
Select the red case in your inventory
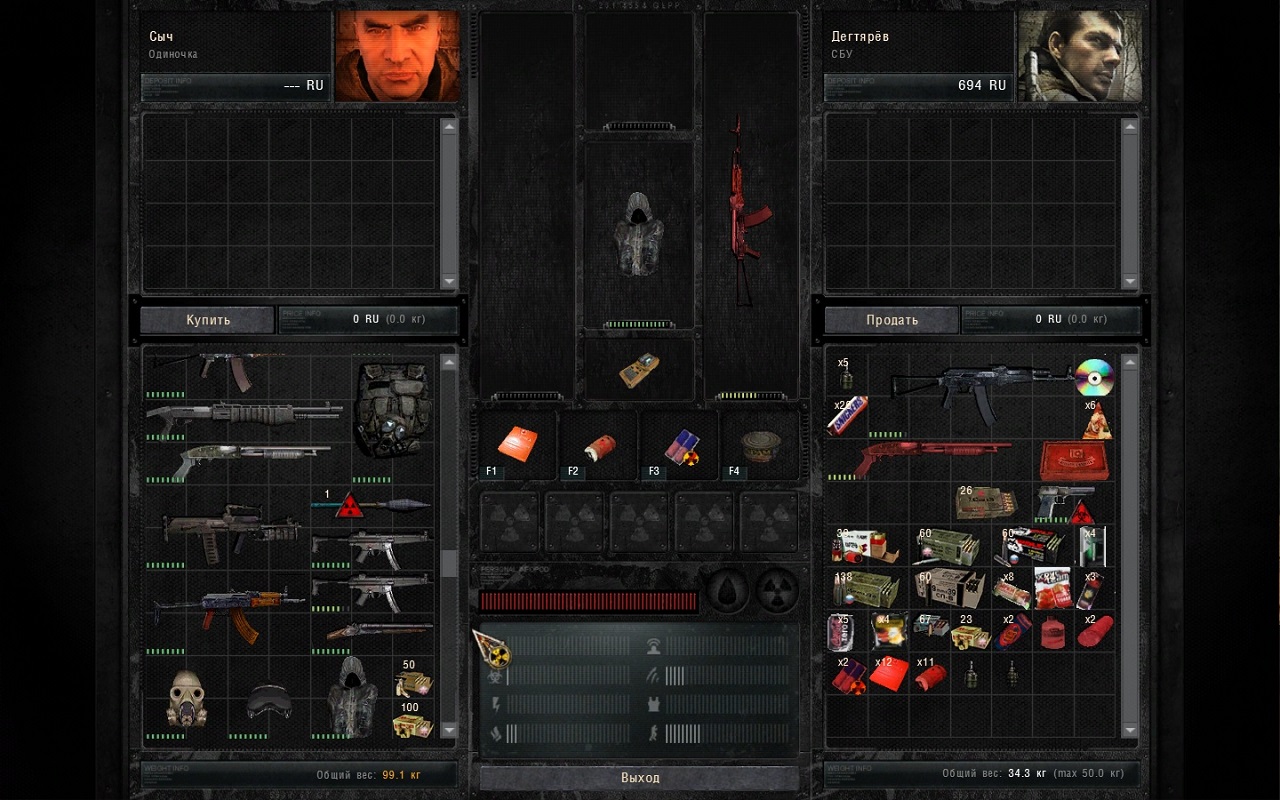pos(1073,459)
